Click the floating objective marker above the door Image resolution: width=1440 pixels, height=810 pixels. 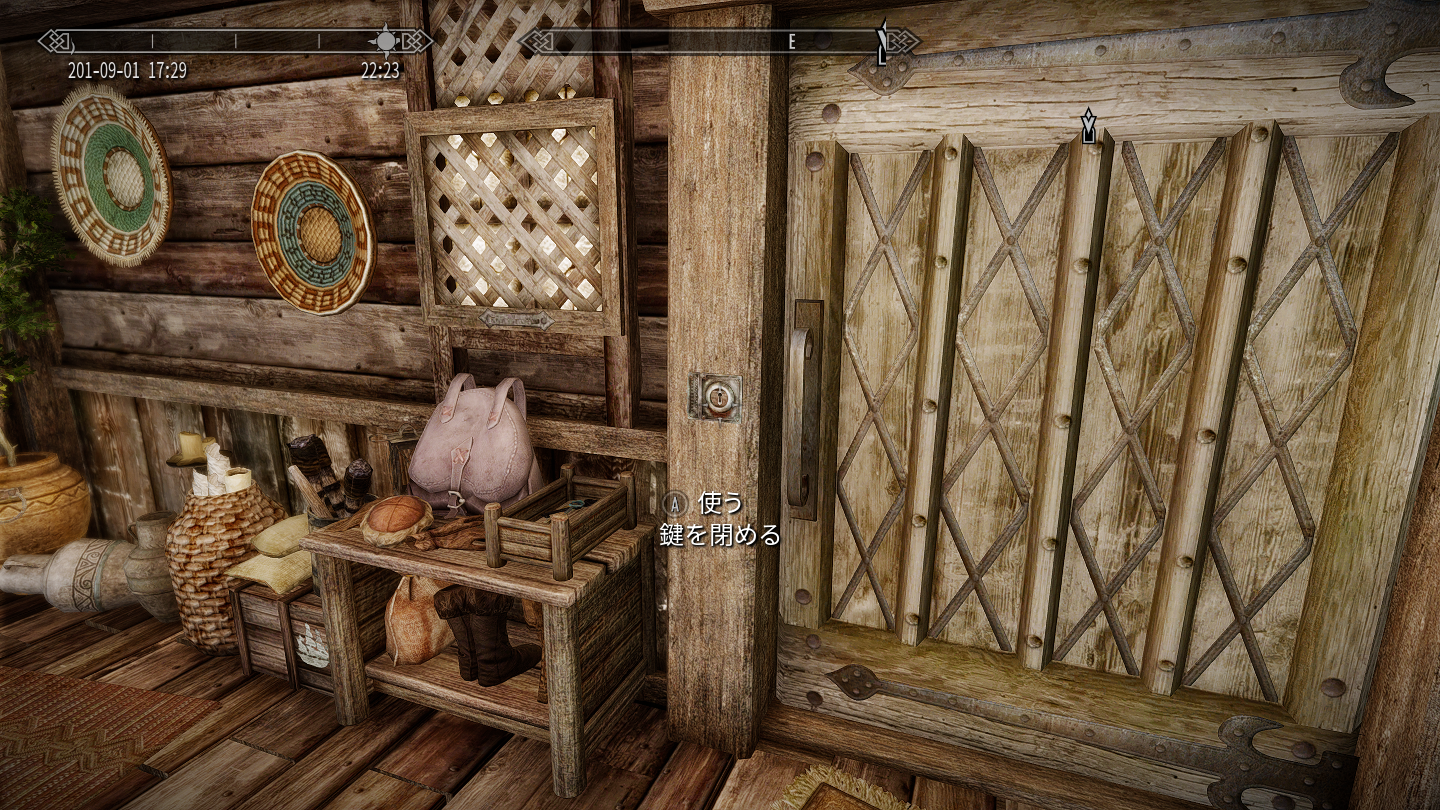point(1088,127)
